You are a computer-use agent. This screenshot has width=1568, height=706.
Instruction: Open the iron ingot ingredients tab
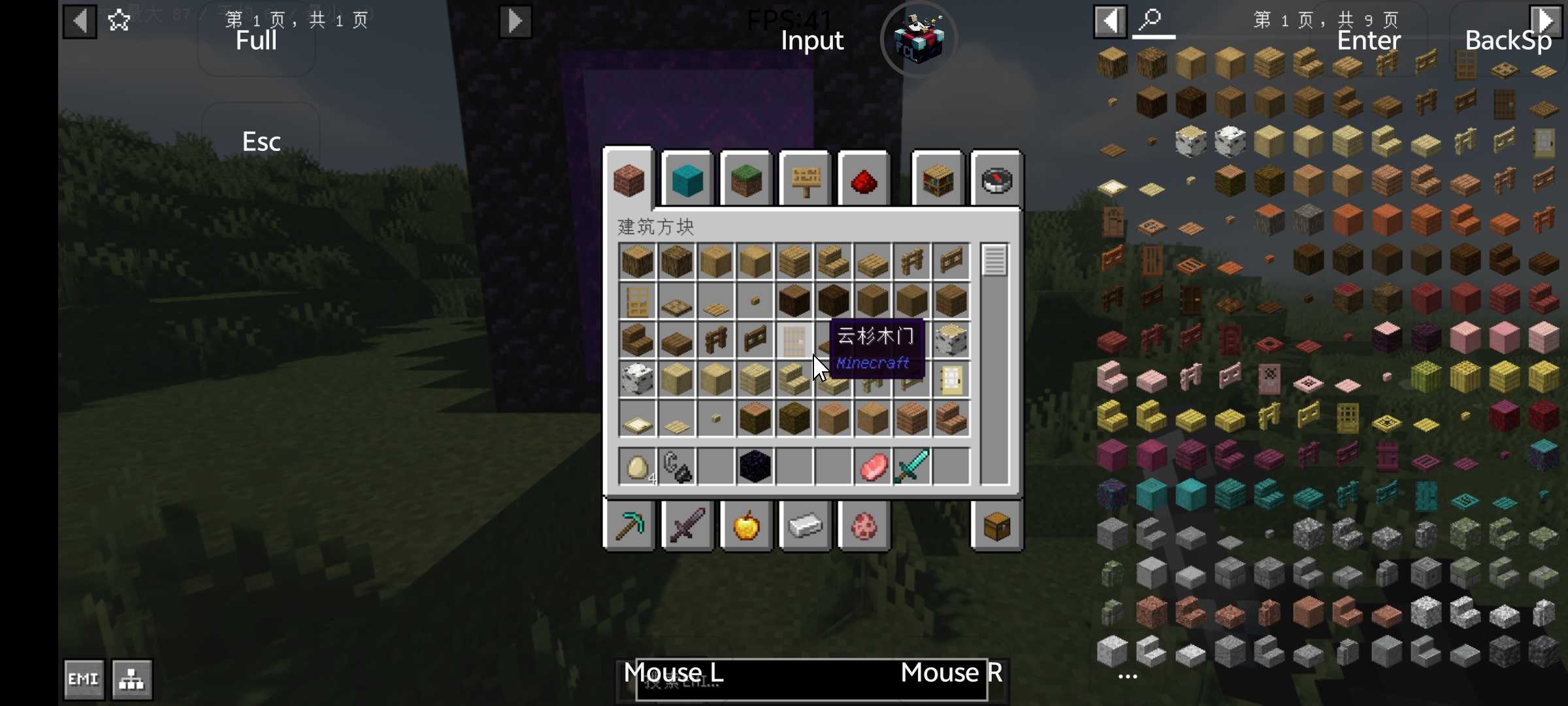pos(805,525)
